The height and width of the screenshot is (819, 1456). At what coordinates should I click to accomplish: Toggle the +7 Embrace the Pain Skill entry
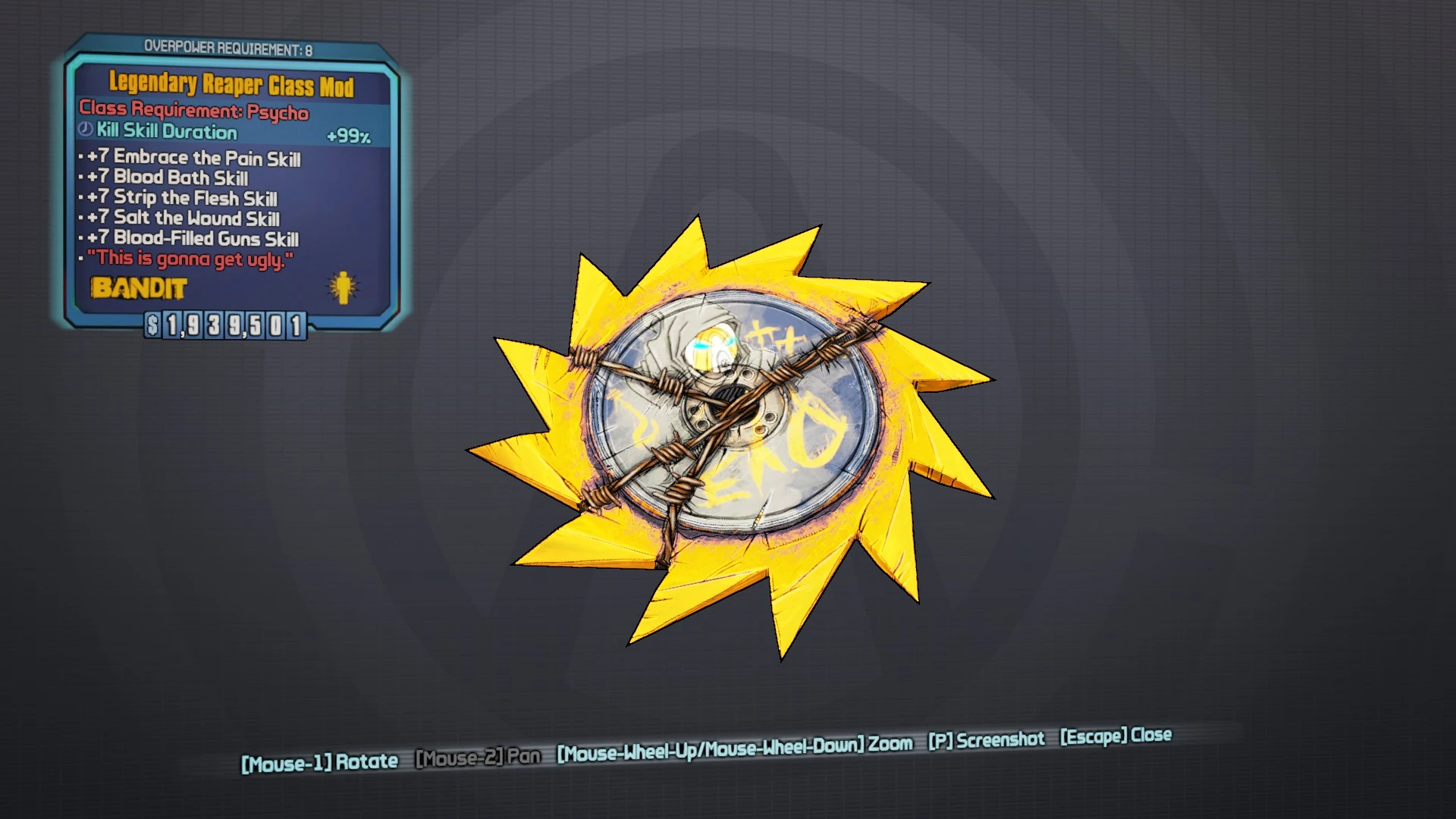pos(193,158)
